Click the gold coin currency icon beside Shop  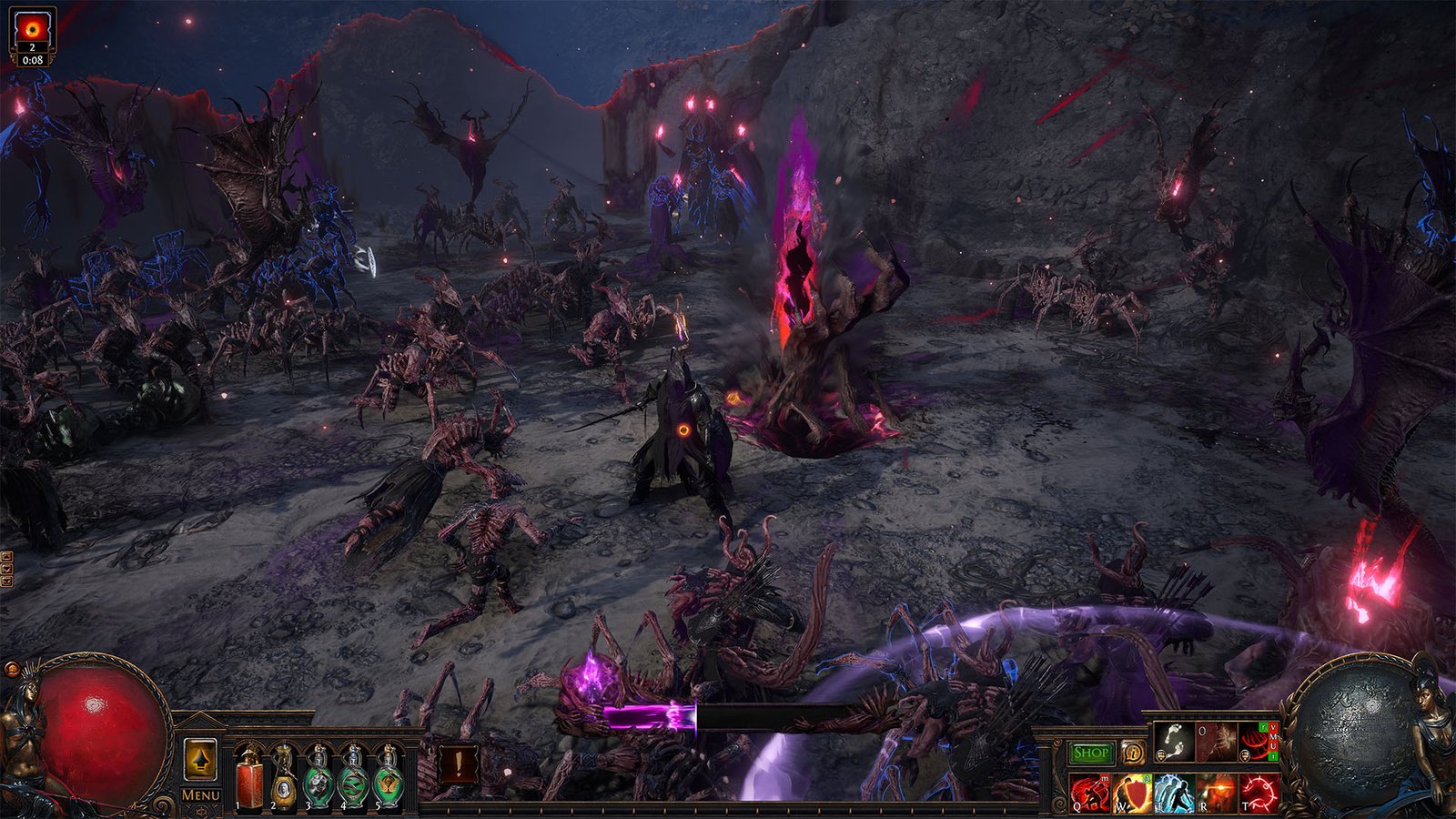1134,753
